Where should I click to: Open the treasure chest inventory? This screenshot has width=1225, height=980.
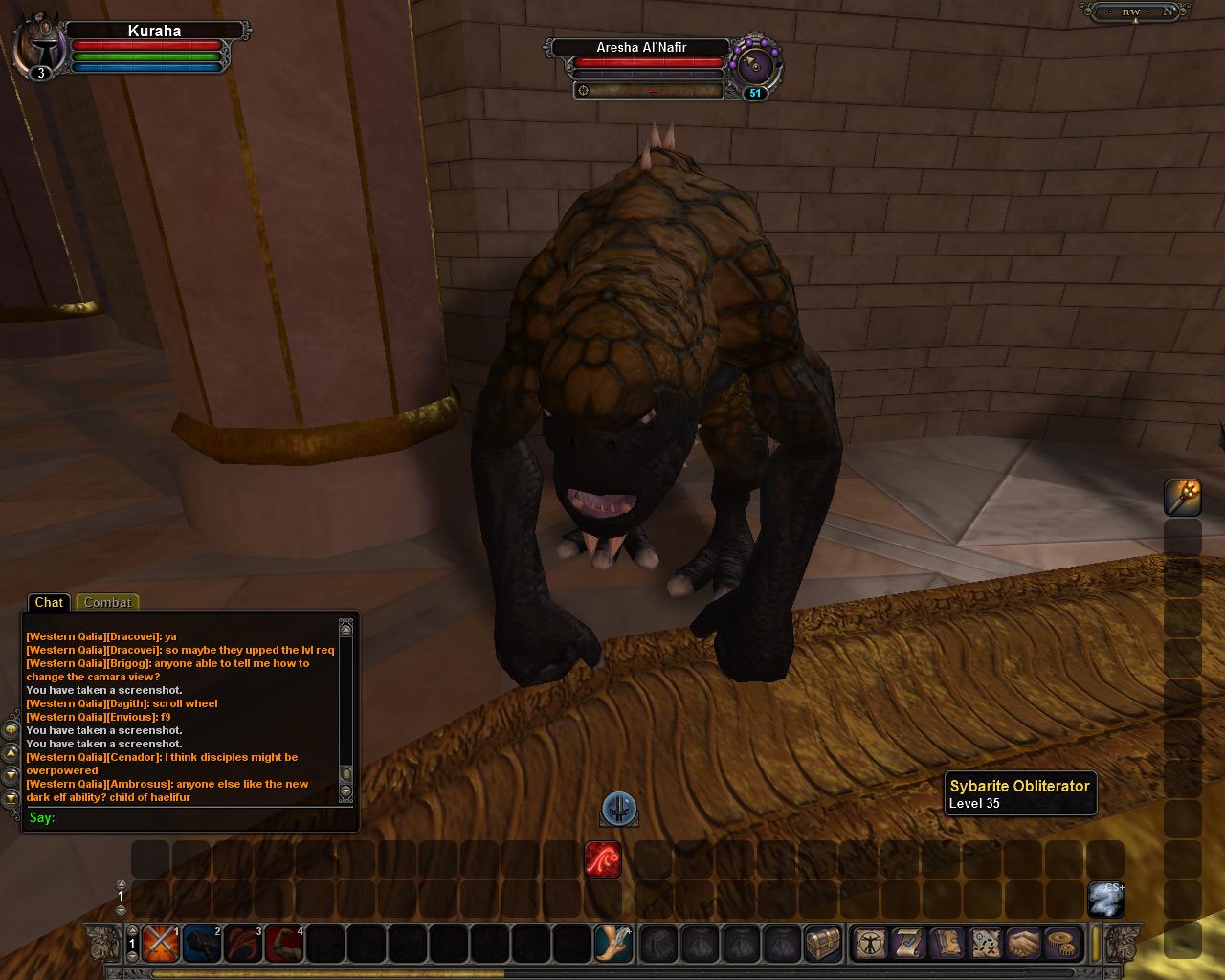[x=822, y=944]
